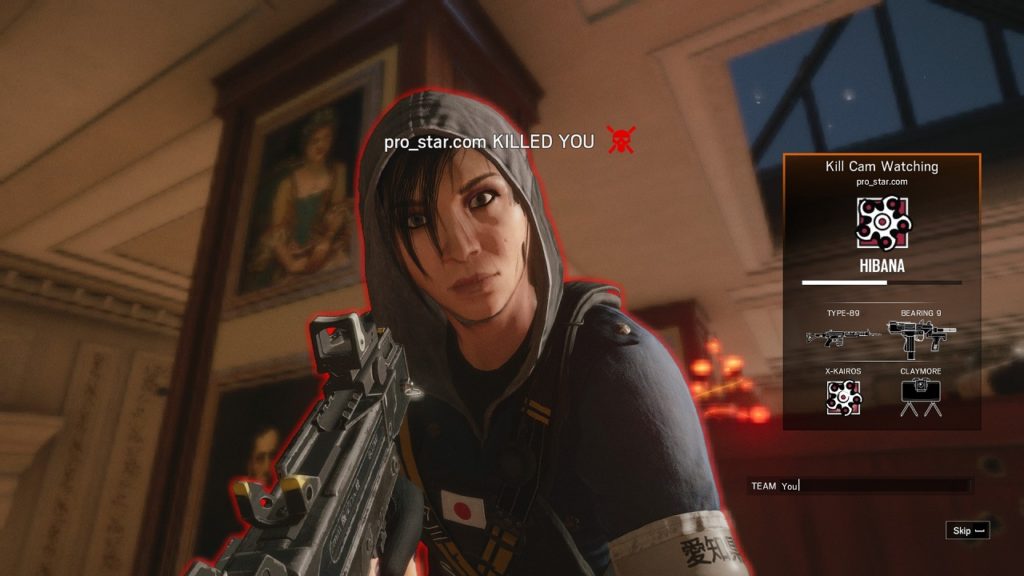Click the Hibana operator emblem
Viewport: 1024px width, 576px height.
881,222
